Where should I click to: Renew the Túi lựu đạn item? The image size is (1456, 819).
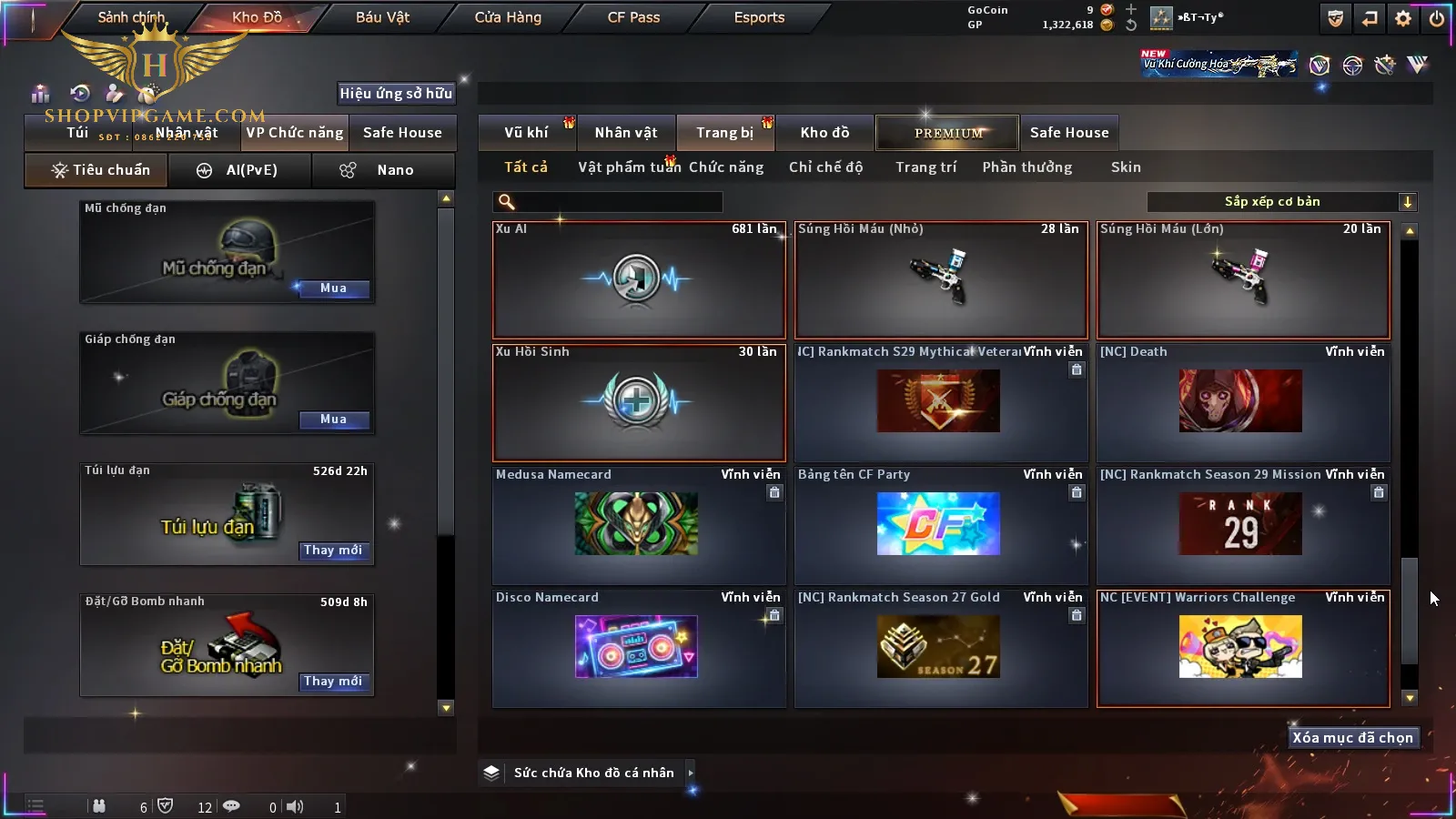click(333, 551)
